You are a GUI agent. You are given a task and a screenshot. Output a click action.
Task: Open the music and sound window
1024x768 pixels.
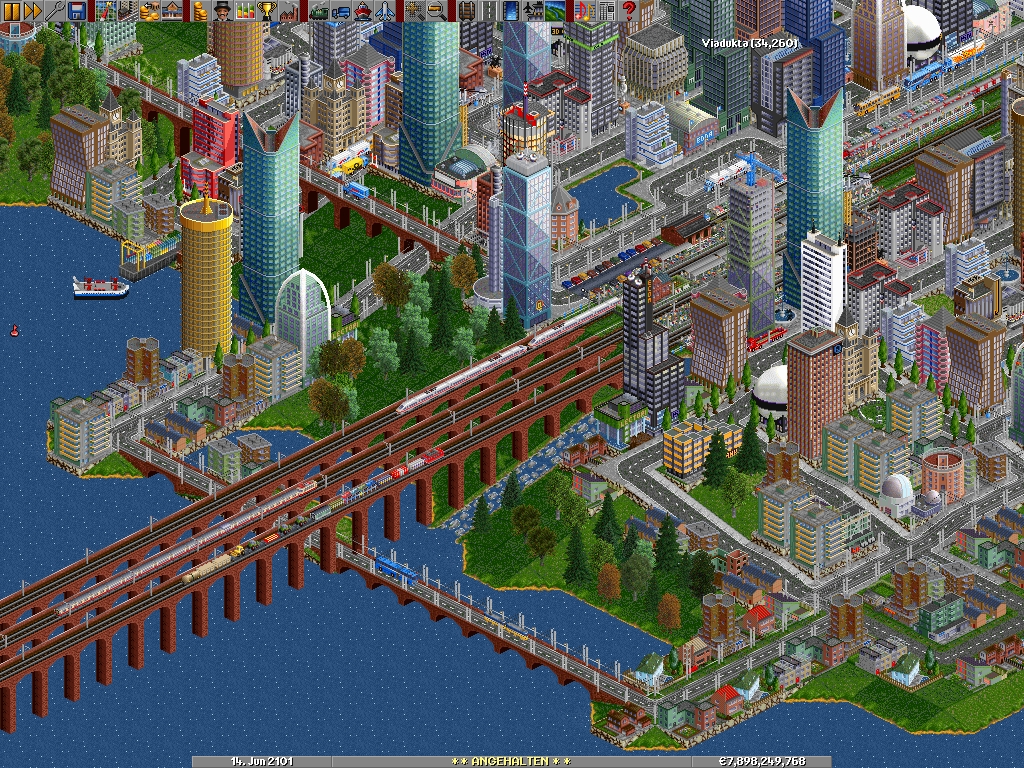tap(585, 11)
